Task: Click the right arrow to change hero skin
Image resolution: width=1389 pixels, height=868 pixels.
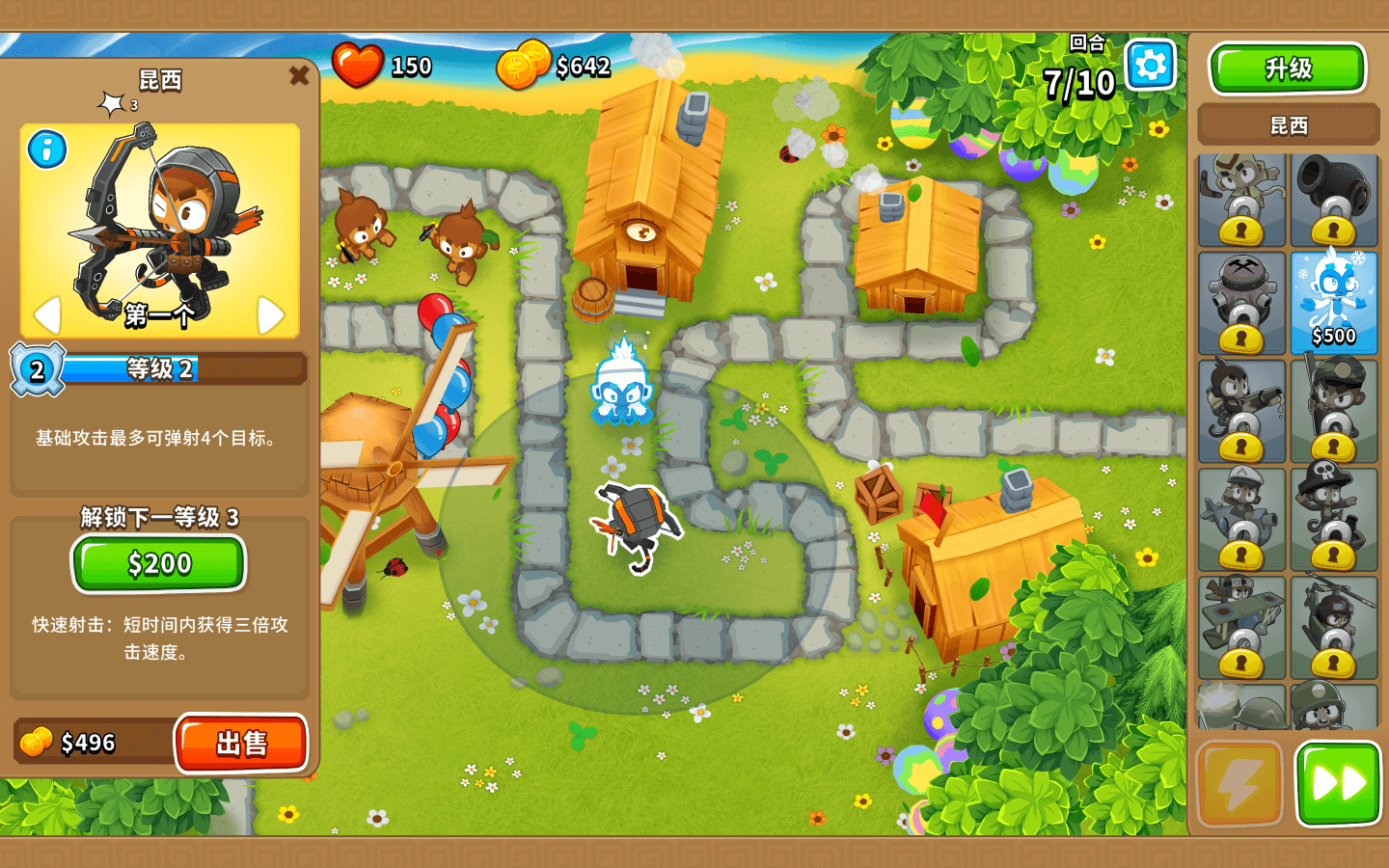Action: (x=271, y=313)
